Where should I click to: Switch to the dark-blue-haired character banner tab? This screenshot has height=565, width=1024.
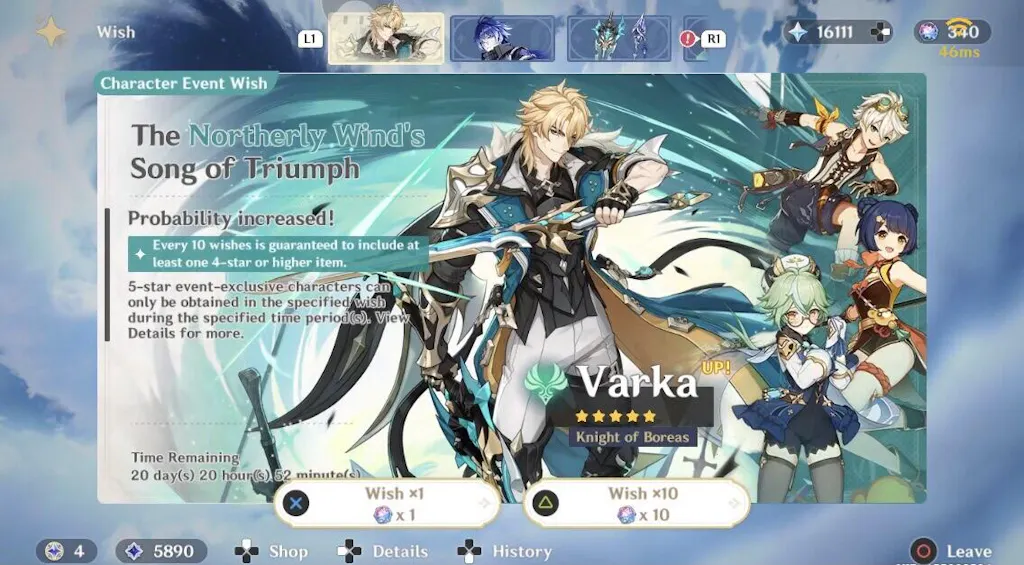click(x=502, y=38)
